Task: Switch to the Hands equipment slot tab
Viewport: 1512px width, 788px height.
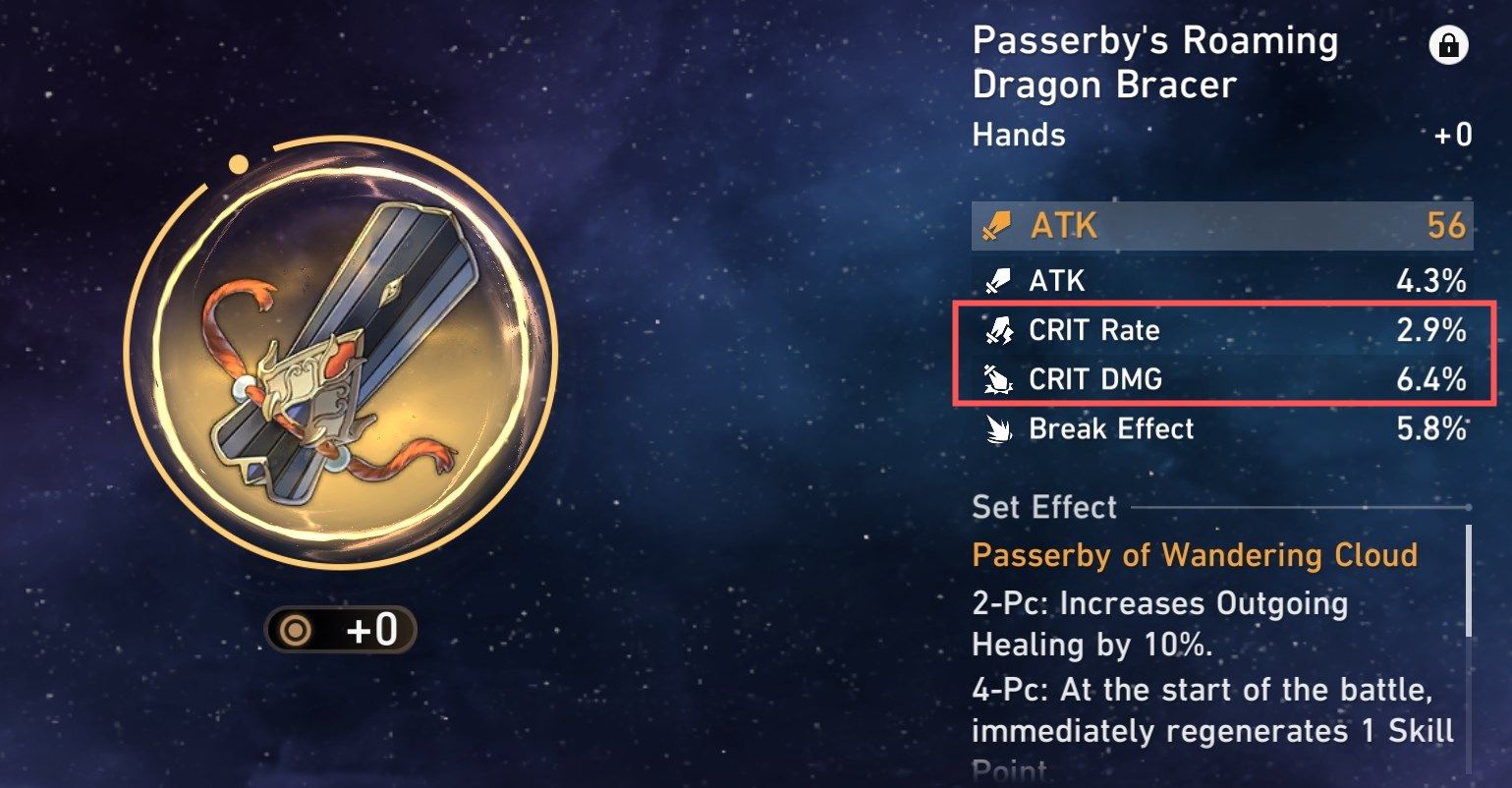Action: tap(1017, 136)
